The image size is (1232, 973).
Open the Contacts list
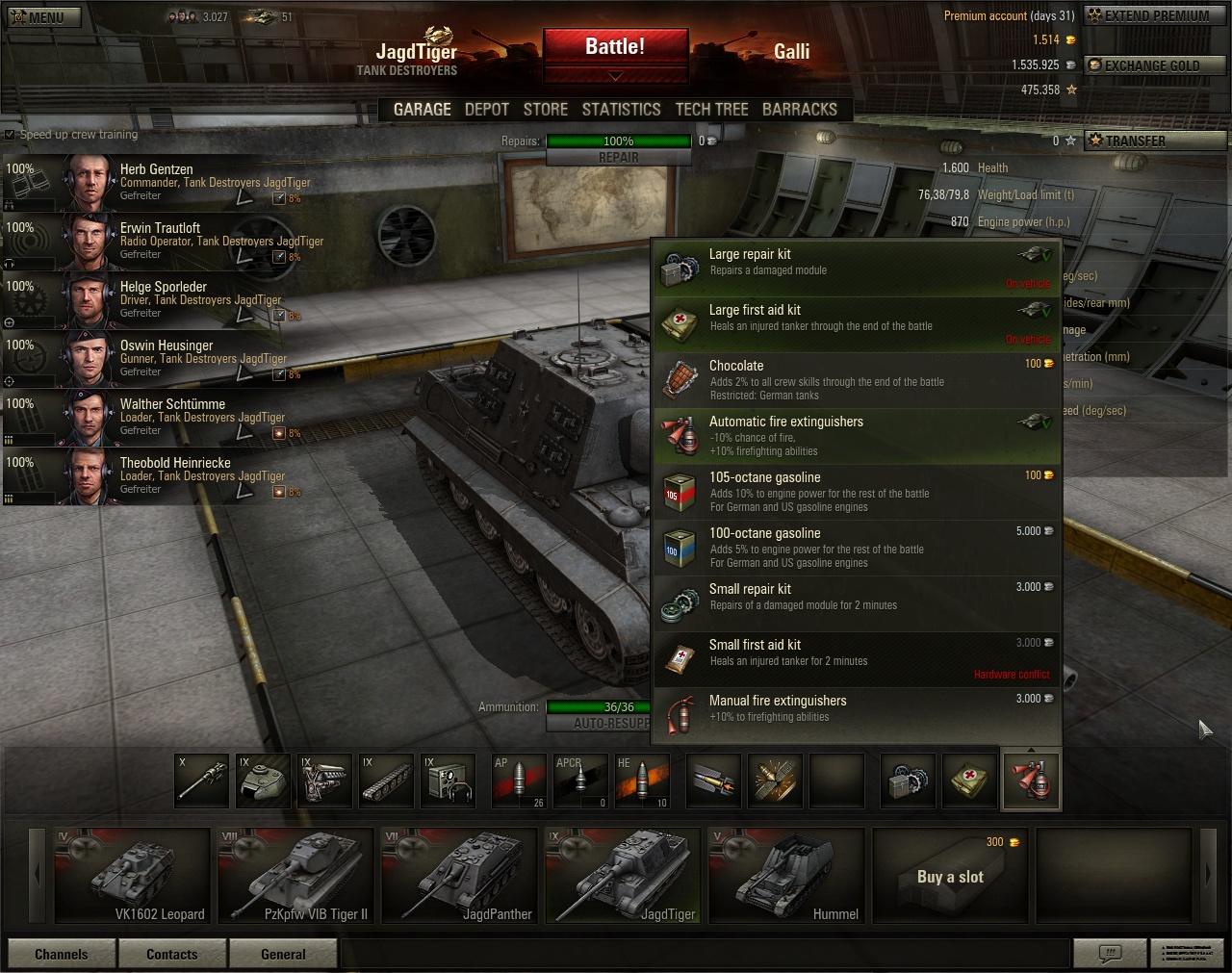(x=172, y=954)
